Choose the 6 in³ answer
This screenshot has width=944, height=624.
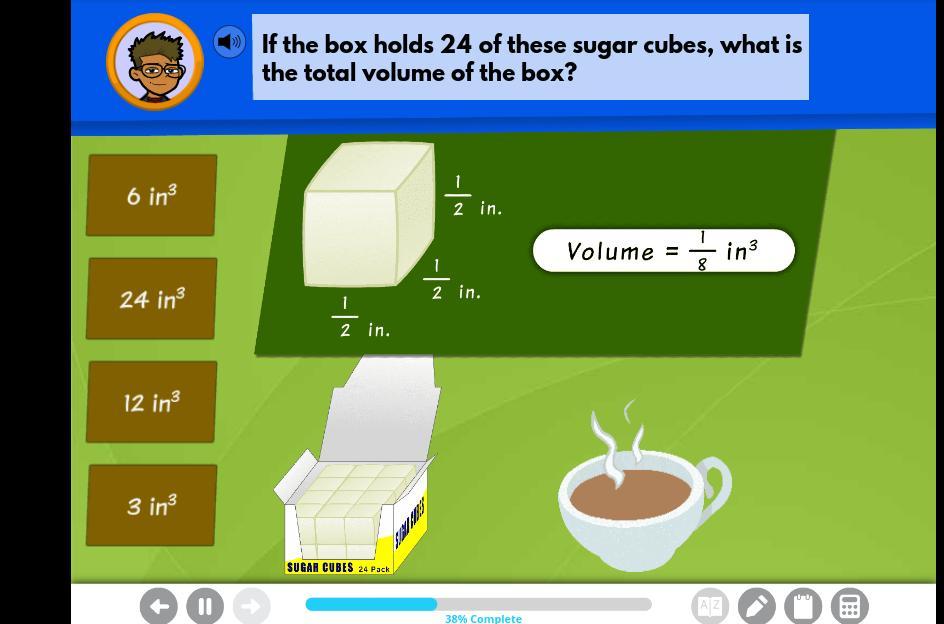(152, 196)
